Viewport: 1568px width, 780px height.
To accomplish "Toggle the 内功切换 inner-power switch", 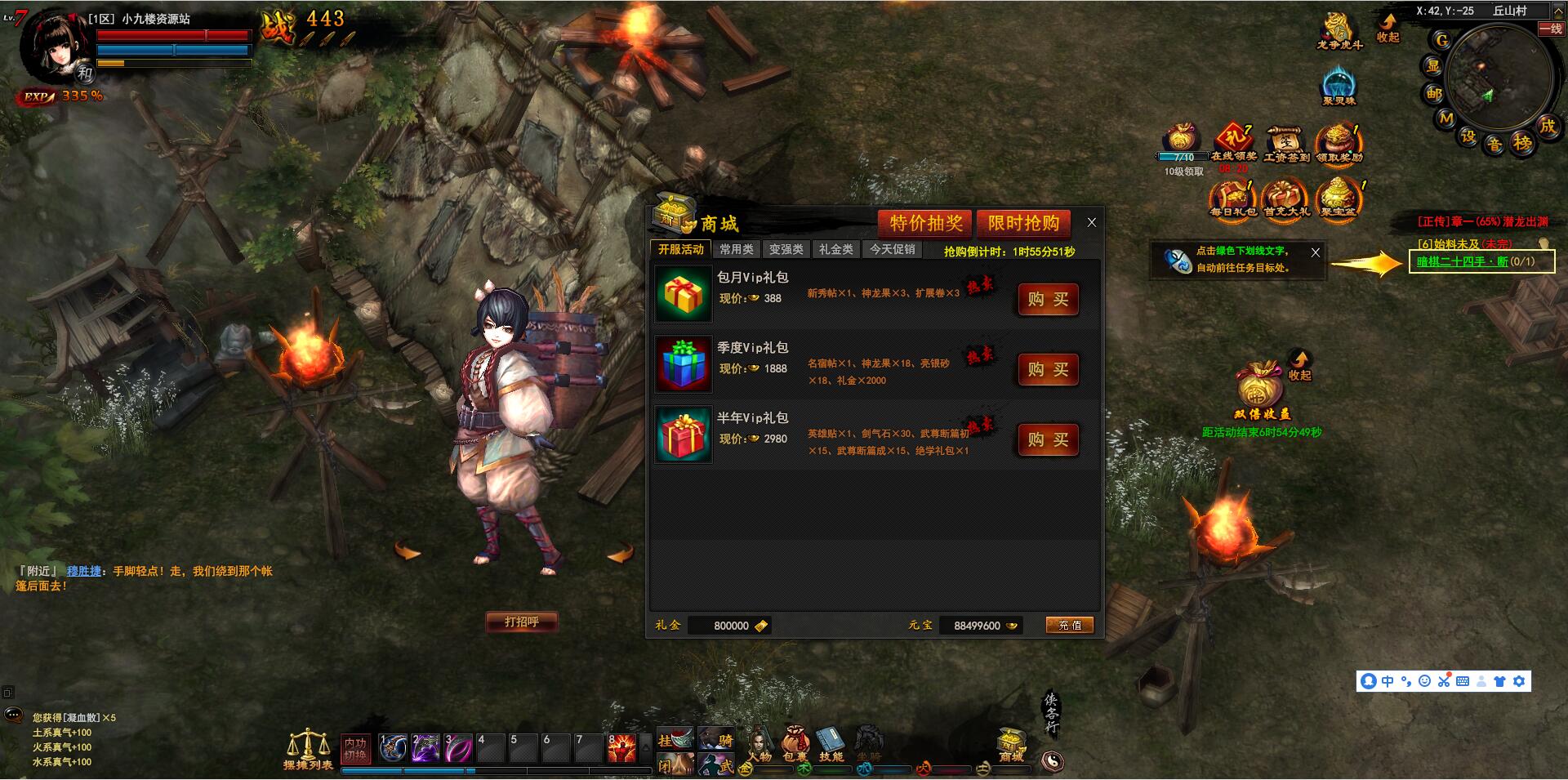I will coord(355,748).
